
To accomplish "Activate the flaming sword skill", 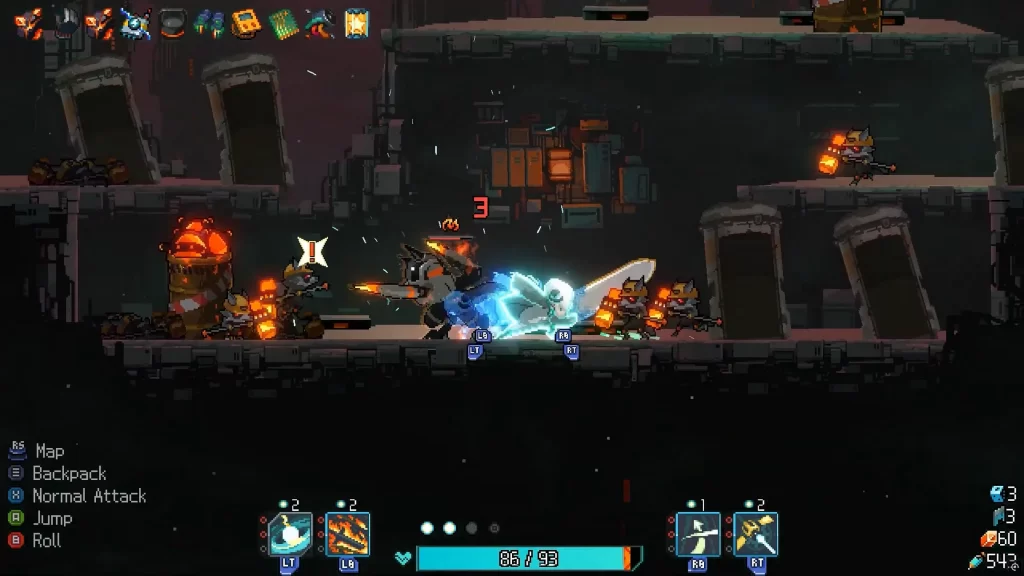I will click(348, 534).
